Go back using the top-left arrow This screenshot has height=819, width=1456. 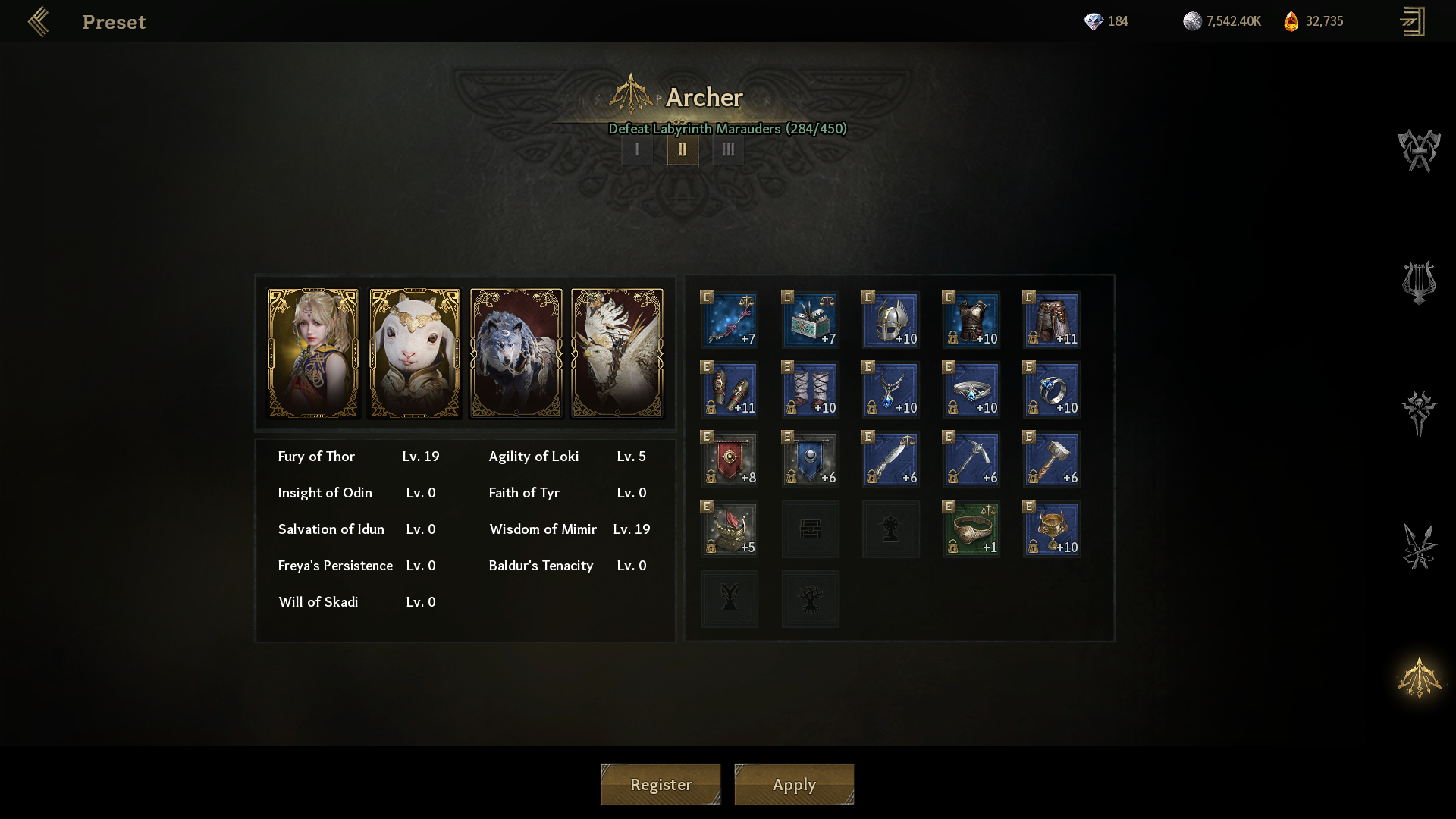click(38, 22)
